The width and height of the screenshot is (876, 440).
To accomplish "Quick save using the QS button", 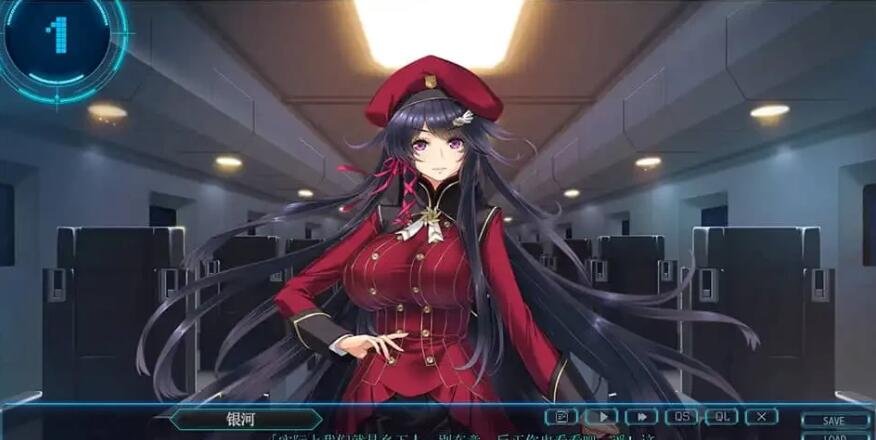I will pyautogui.click(x=681, y=416).
